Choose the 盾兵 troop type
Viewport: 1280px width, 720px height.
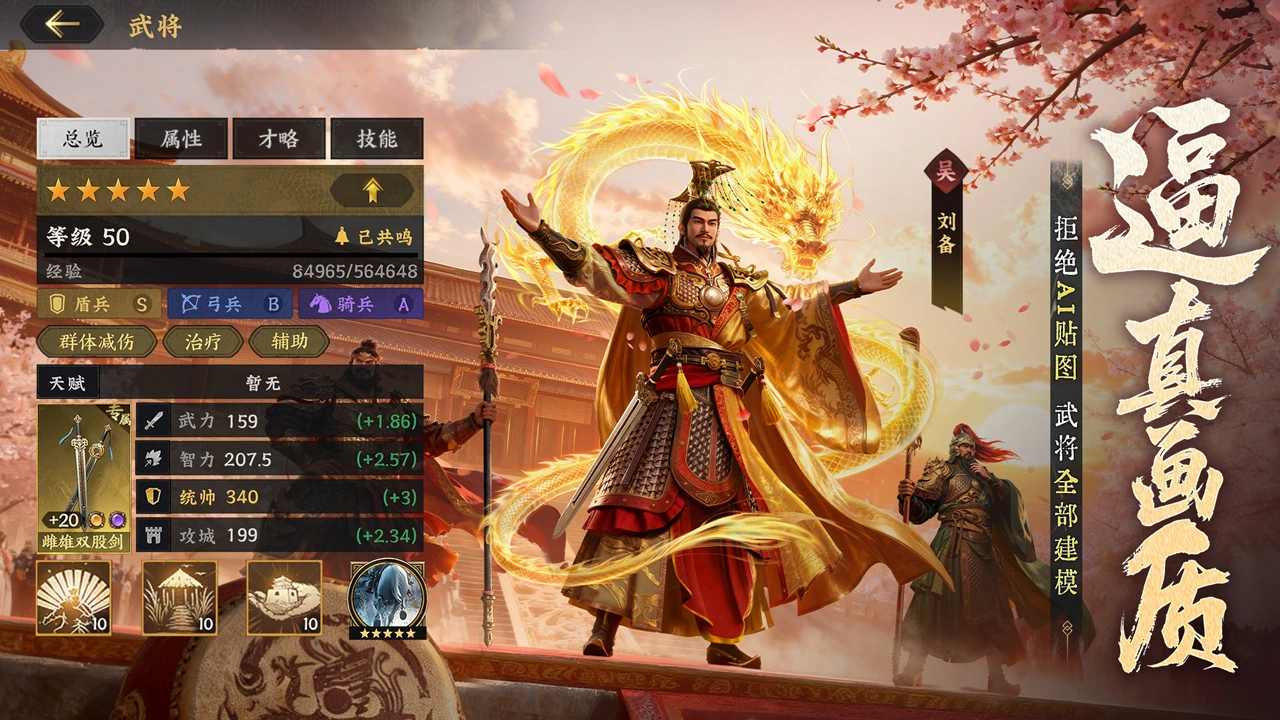(99, 304)
